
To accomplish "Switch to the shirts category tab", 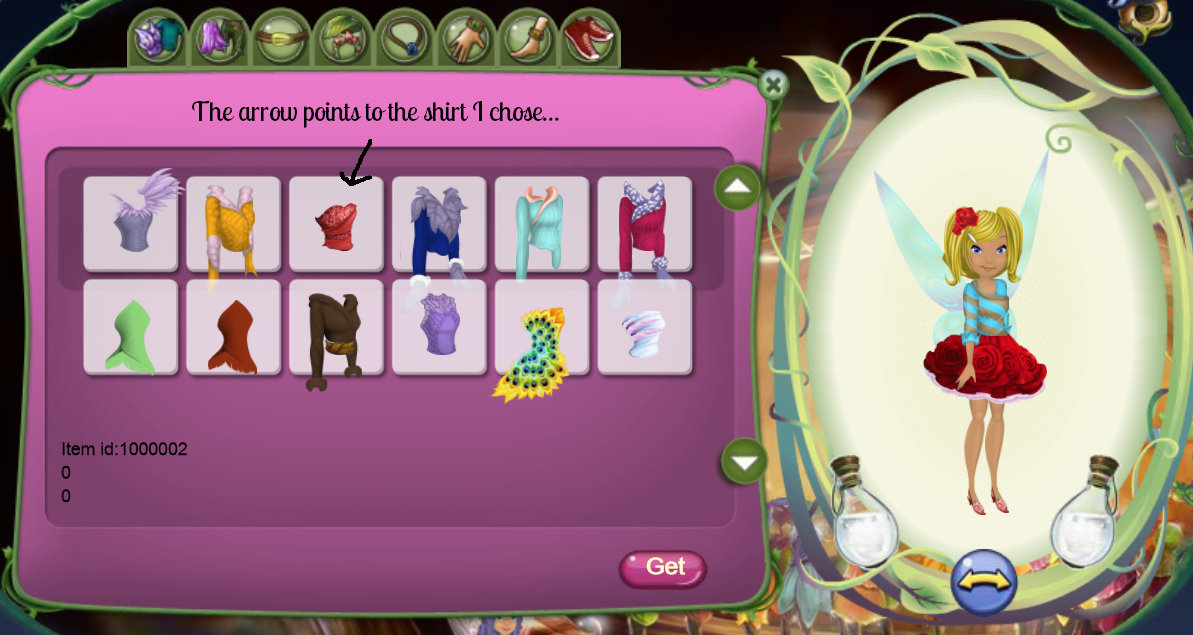I will tap(157, 38).
